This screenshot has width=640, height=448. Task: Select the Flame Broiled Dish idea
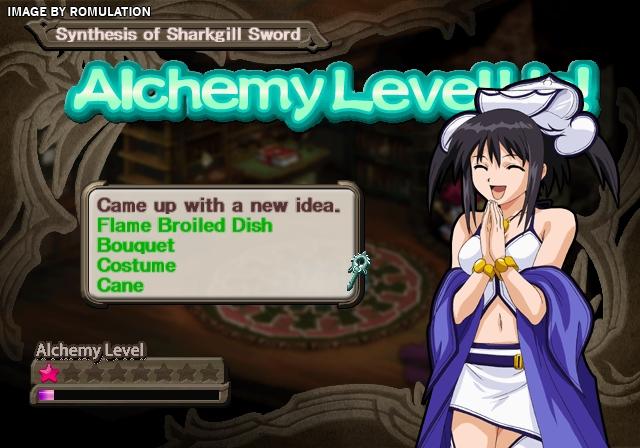184,225
